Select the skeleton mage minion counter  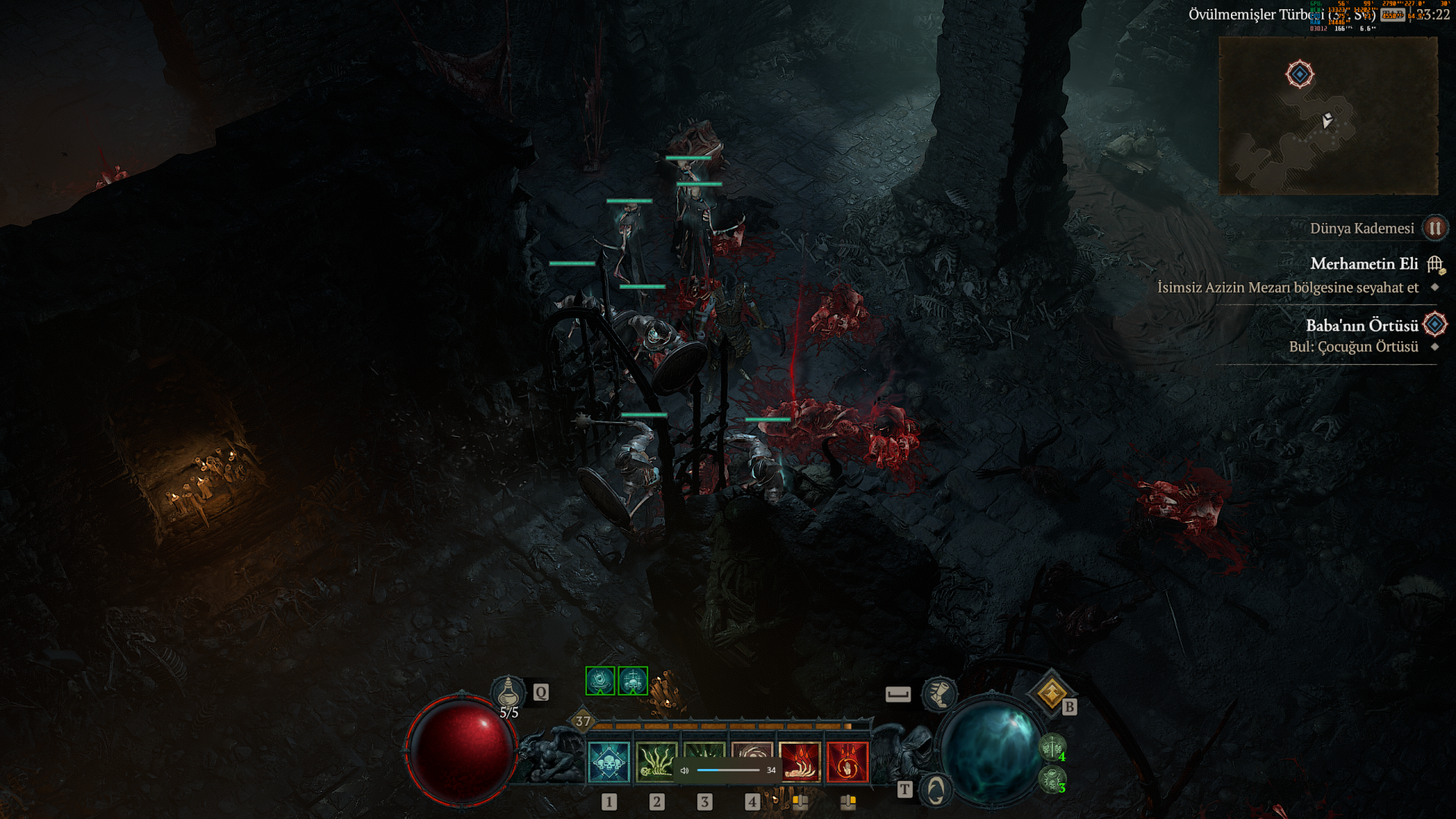pyautogui.click(x=1053, y=780)
